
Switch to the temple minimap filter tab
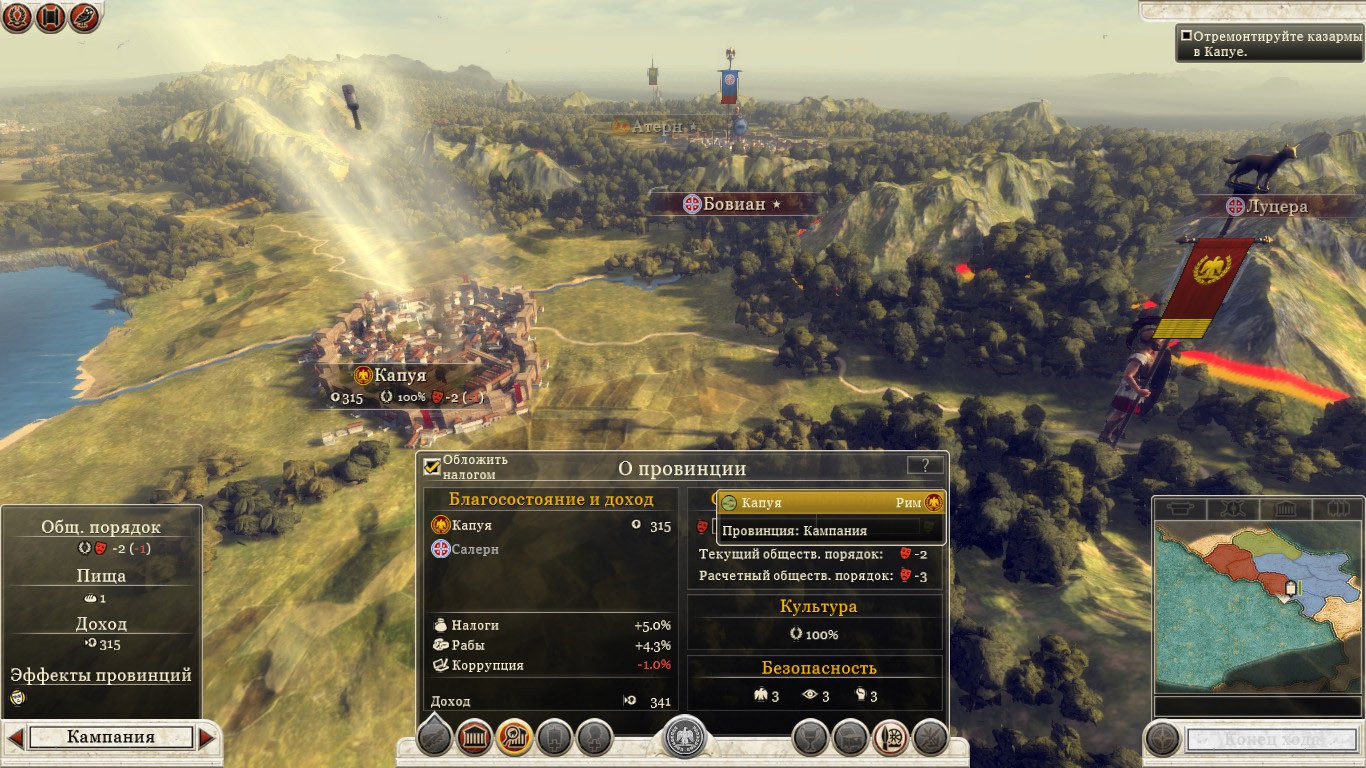[x=1286, y=509]
